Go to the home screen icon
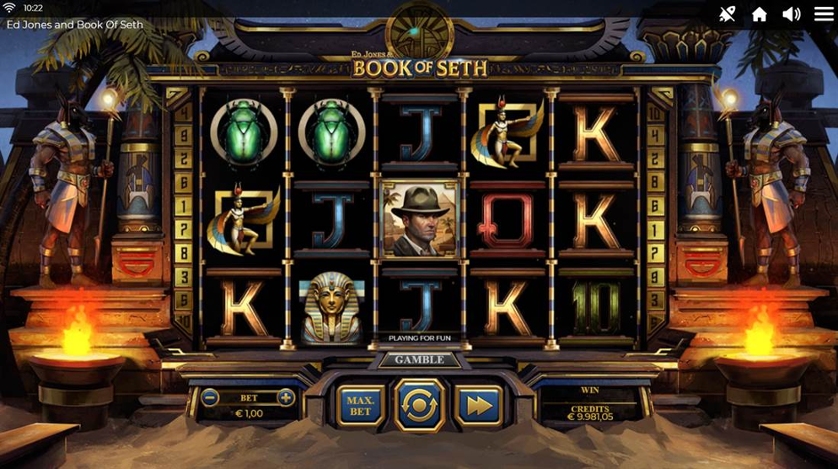 759,14
